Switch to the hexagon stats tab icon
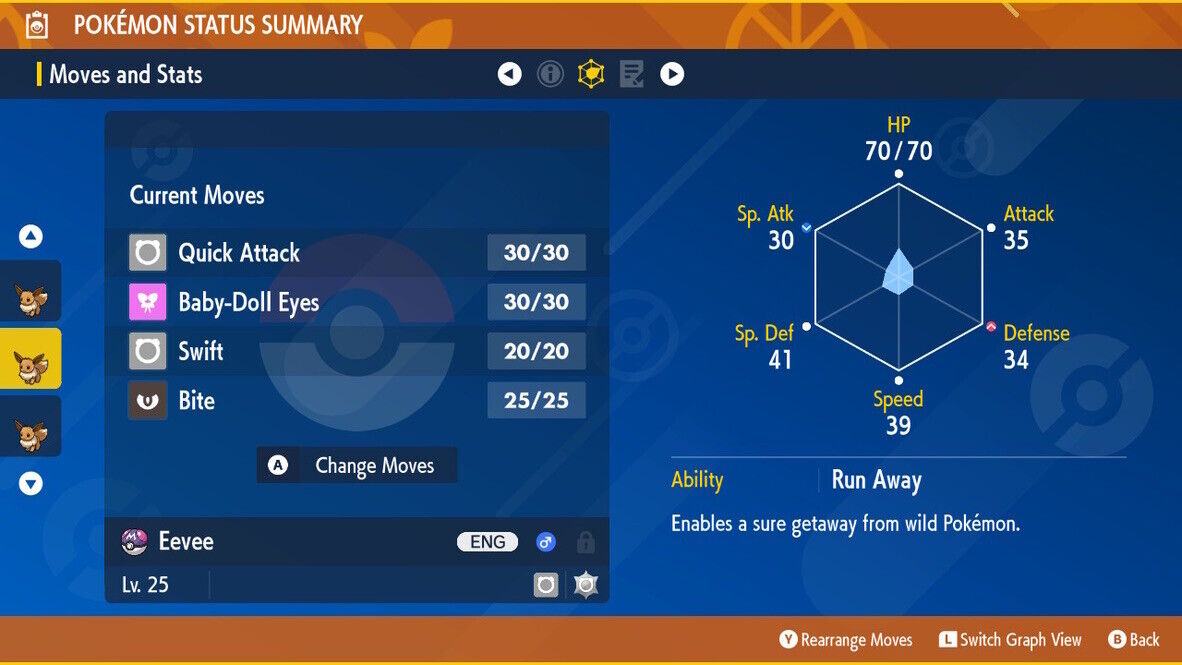1182x665 pixels. click(x=591, y=74)
